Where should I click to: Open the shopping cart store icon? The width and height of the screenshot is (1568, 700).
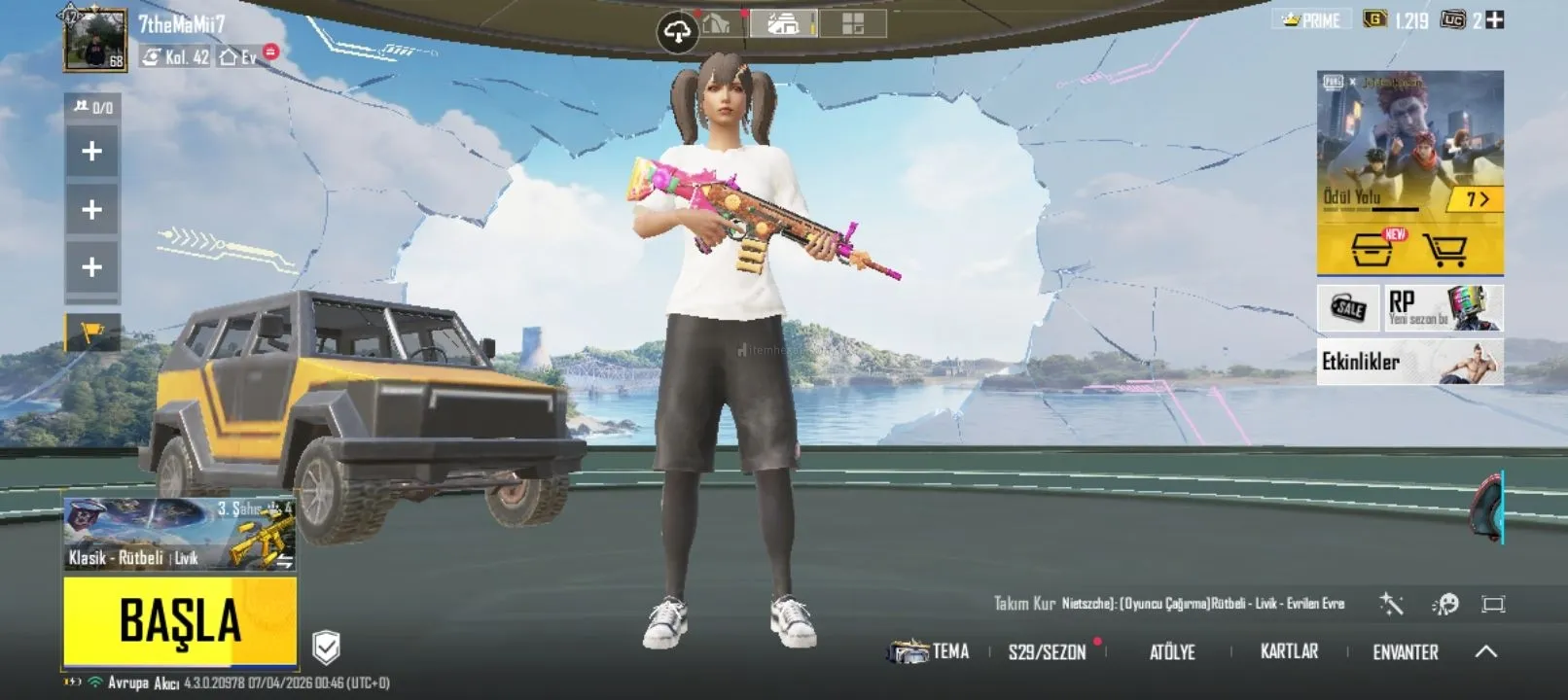coord(1444,251)
